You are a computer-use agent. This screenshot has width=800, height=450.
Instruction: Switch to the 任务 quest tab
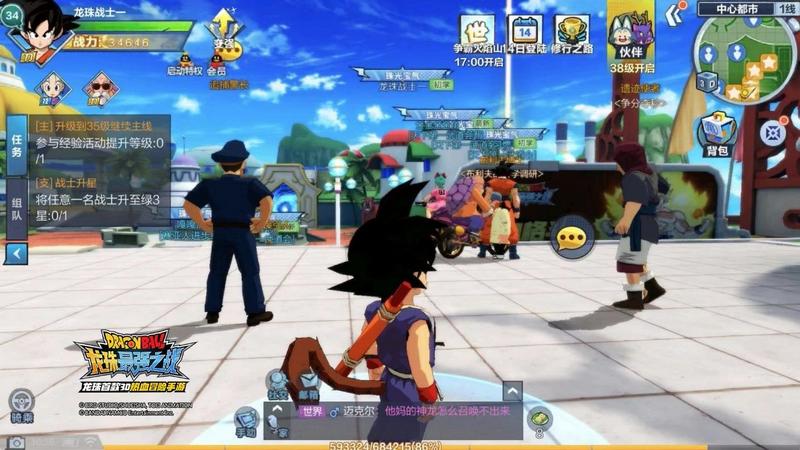16,152
